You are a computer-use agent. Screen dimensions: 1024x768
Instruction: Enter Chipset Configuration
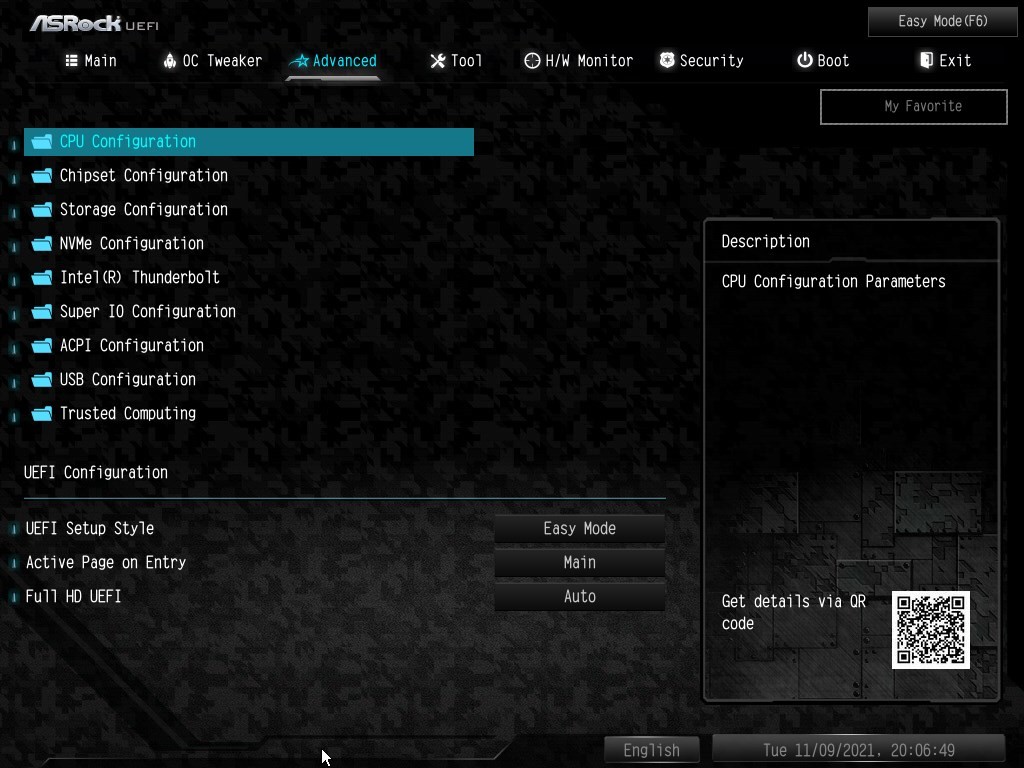tap(143, 176)
